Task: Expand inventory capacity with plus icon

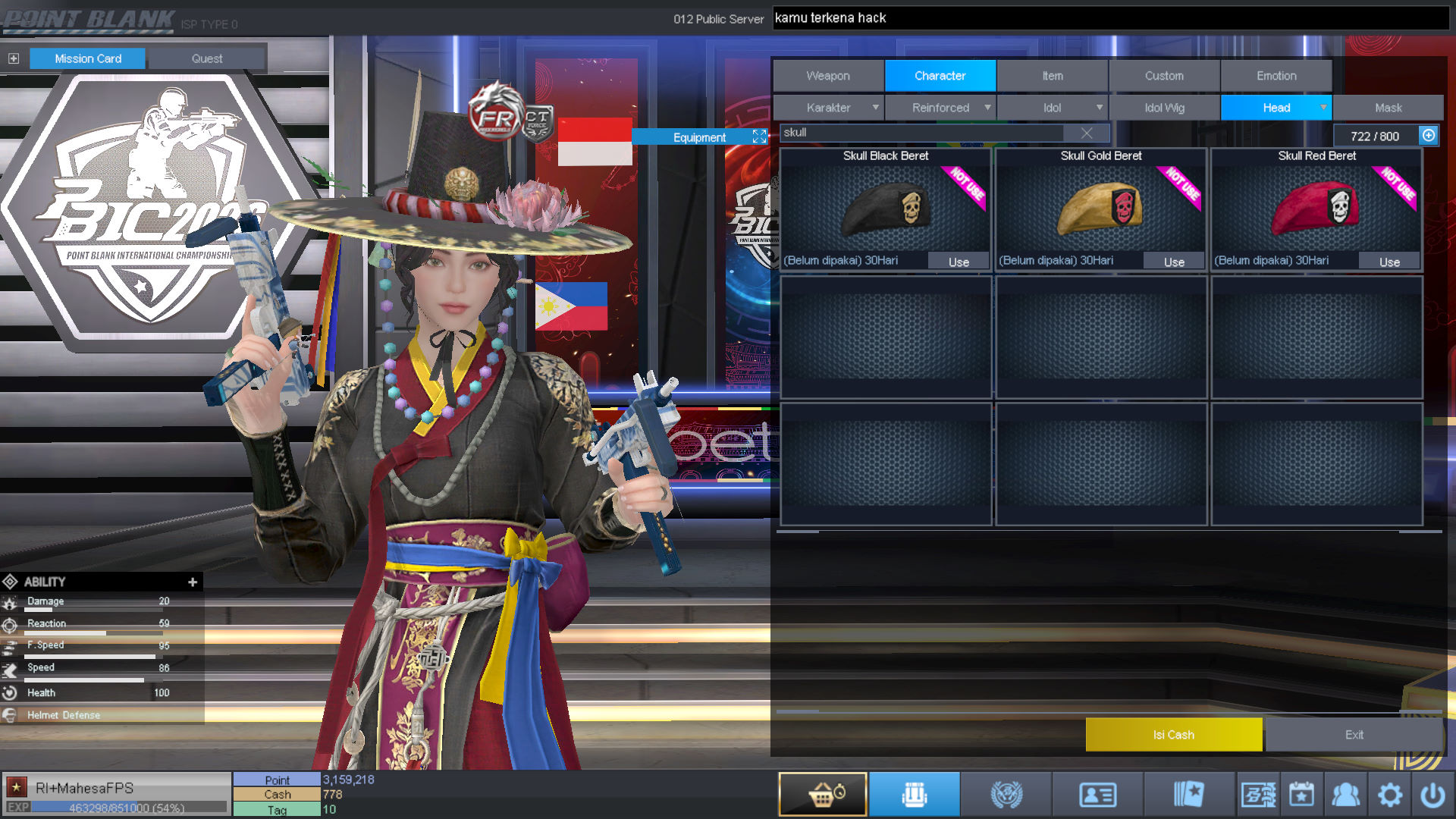Action: point(1429,135)
